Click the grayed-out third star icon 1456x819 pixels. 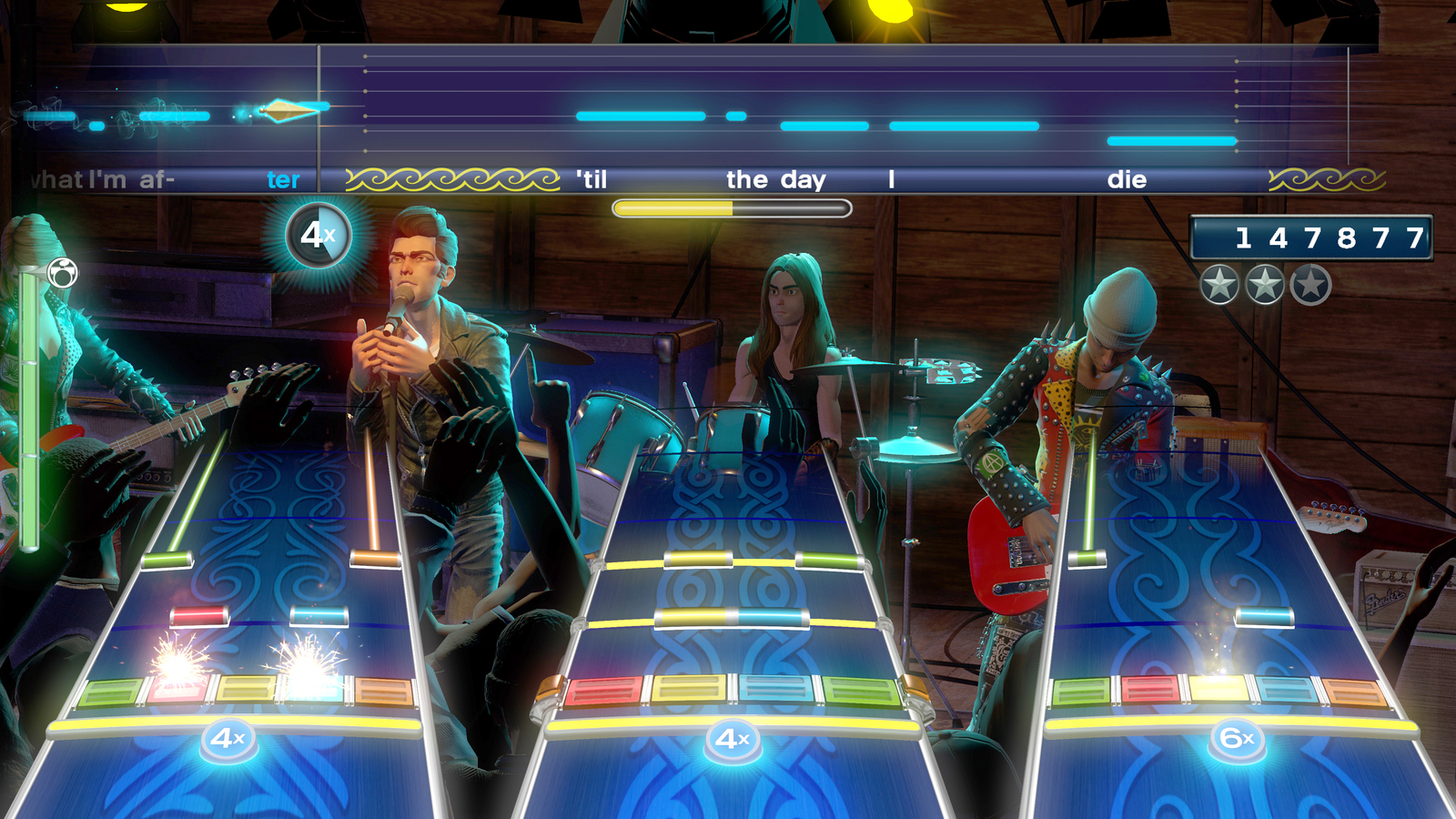(x=1310, y=285)
